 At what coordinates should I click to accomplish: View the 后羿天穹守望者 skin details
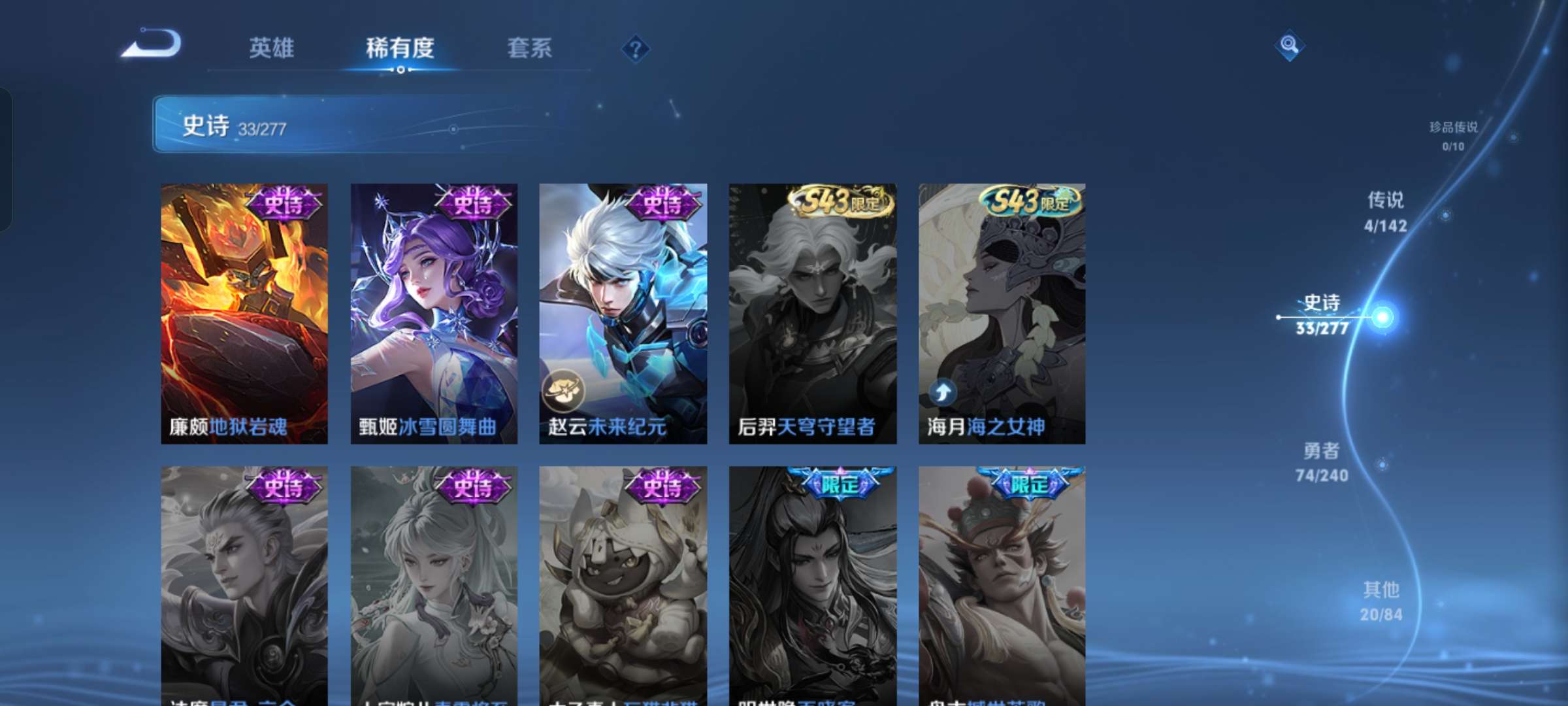pyautogui.click(x=813, y=314)
